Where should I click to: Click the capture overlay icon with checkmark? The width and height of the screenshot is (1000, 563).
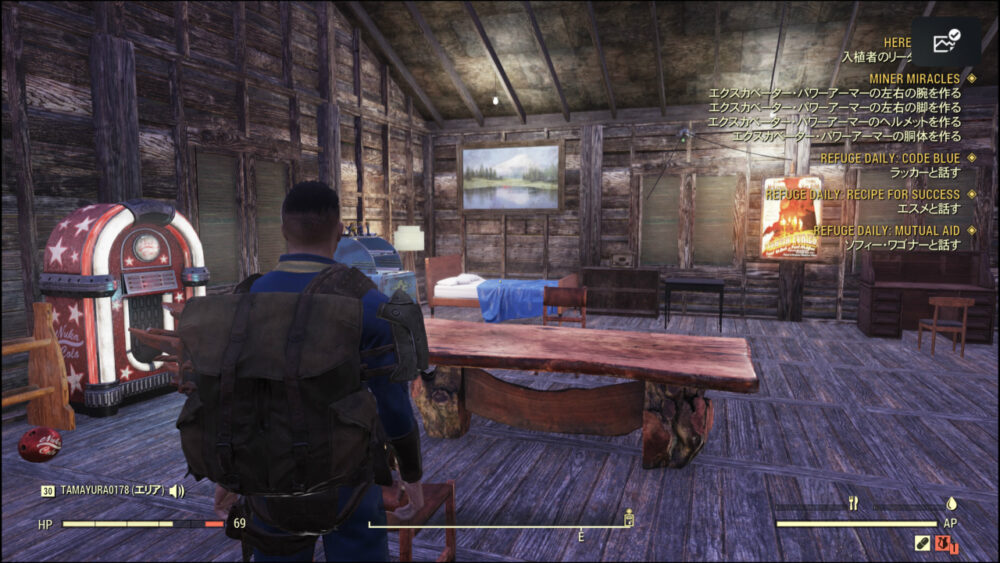point(945,43)
